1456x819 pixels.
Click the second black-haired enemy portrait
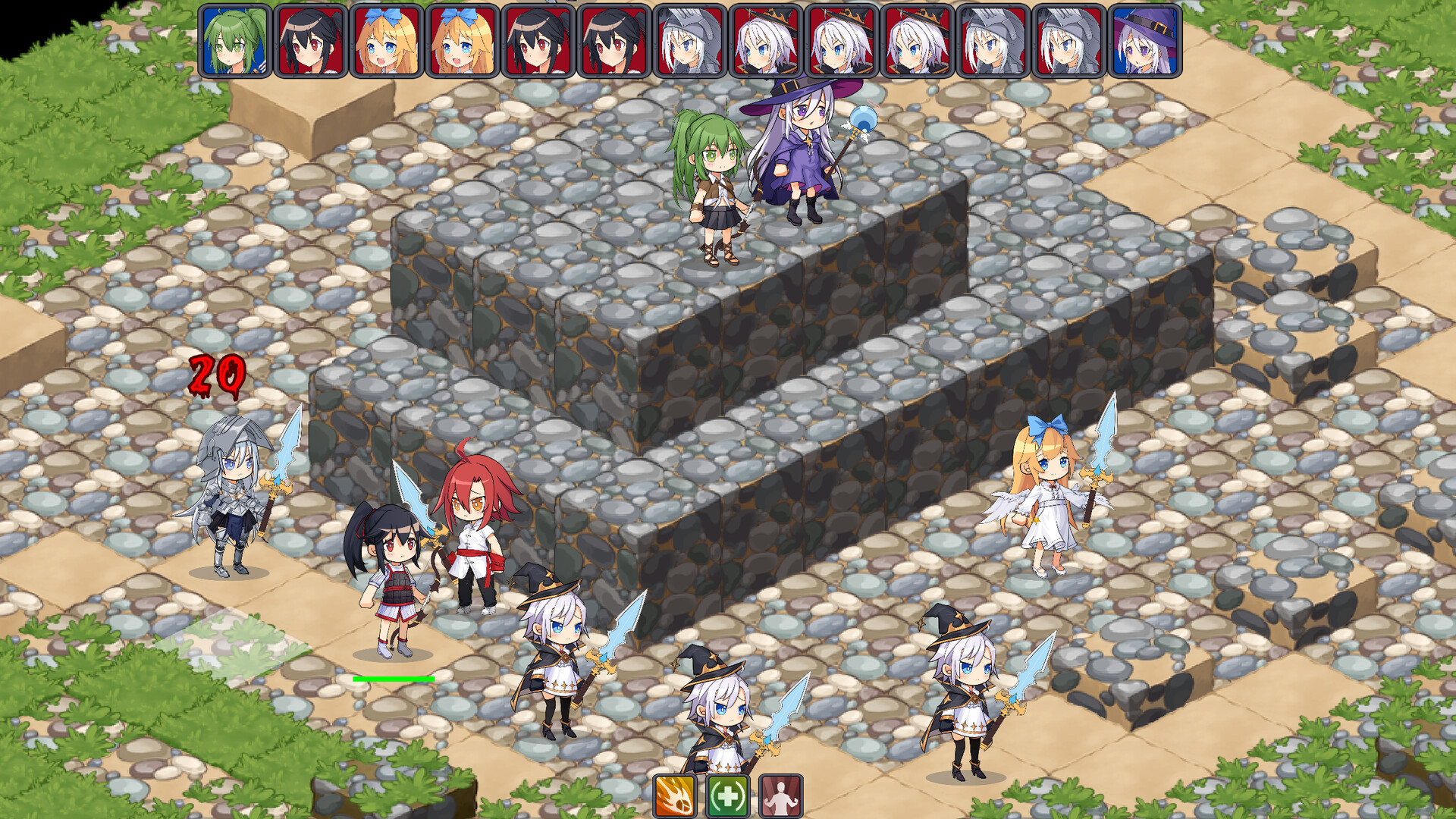tap(538, 42)
